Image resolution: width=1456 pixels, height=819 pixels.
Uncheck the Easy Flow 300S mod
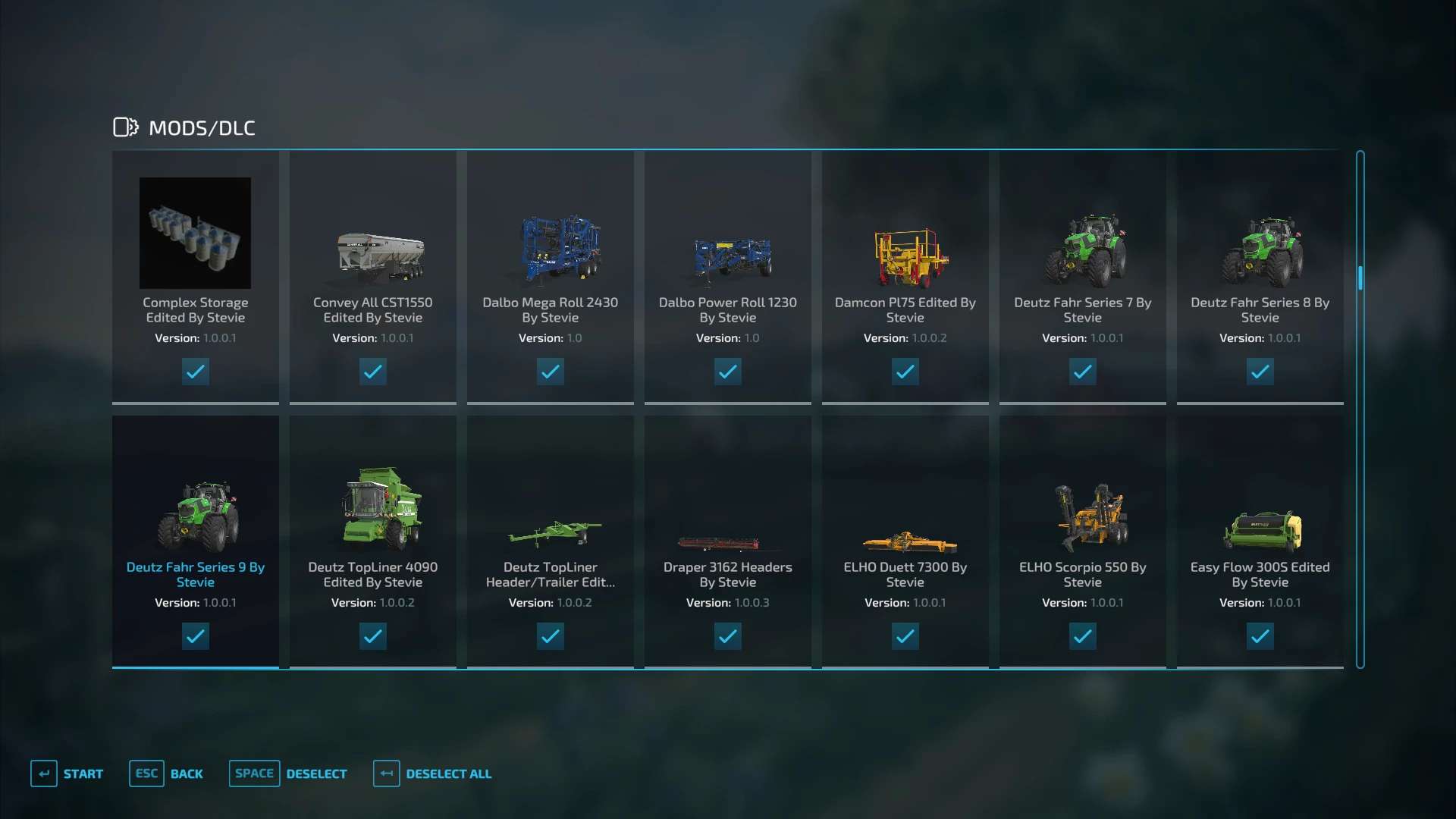click(1260, 636)
